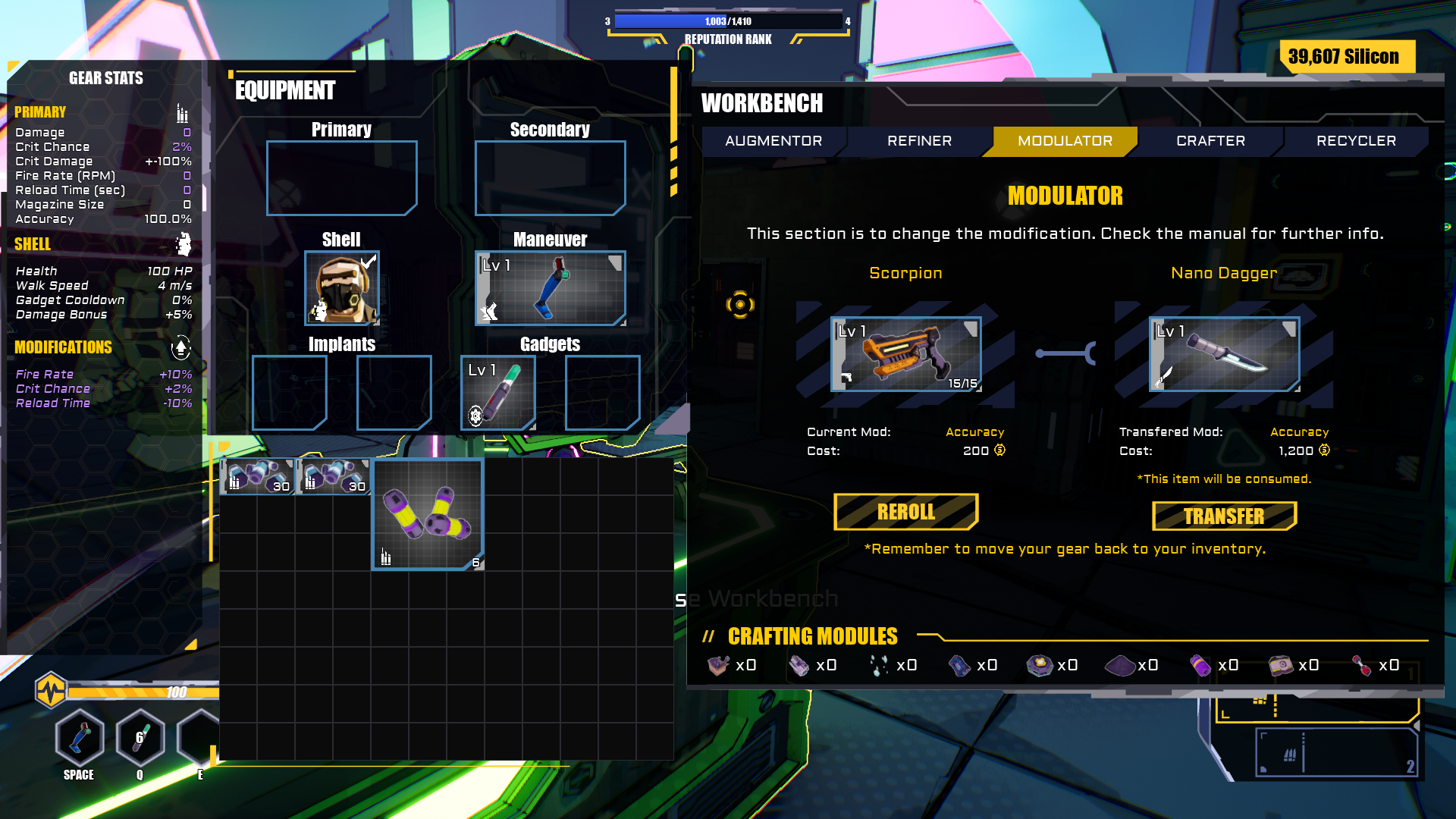Click the empty Secondary weapon slot
Image resolution: width=1456 pixels, height=819 pixels.
coord(550,178)
